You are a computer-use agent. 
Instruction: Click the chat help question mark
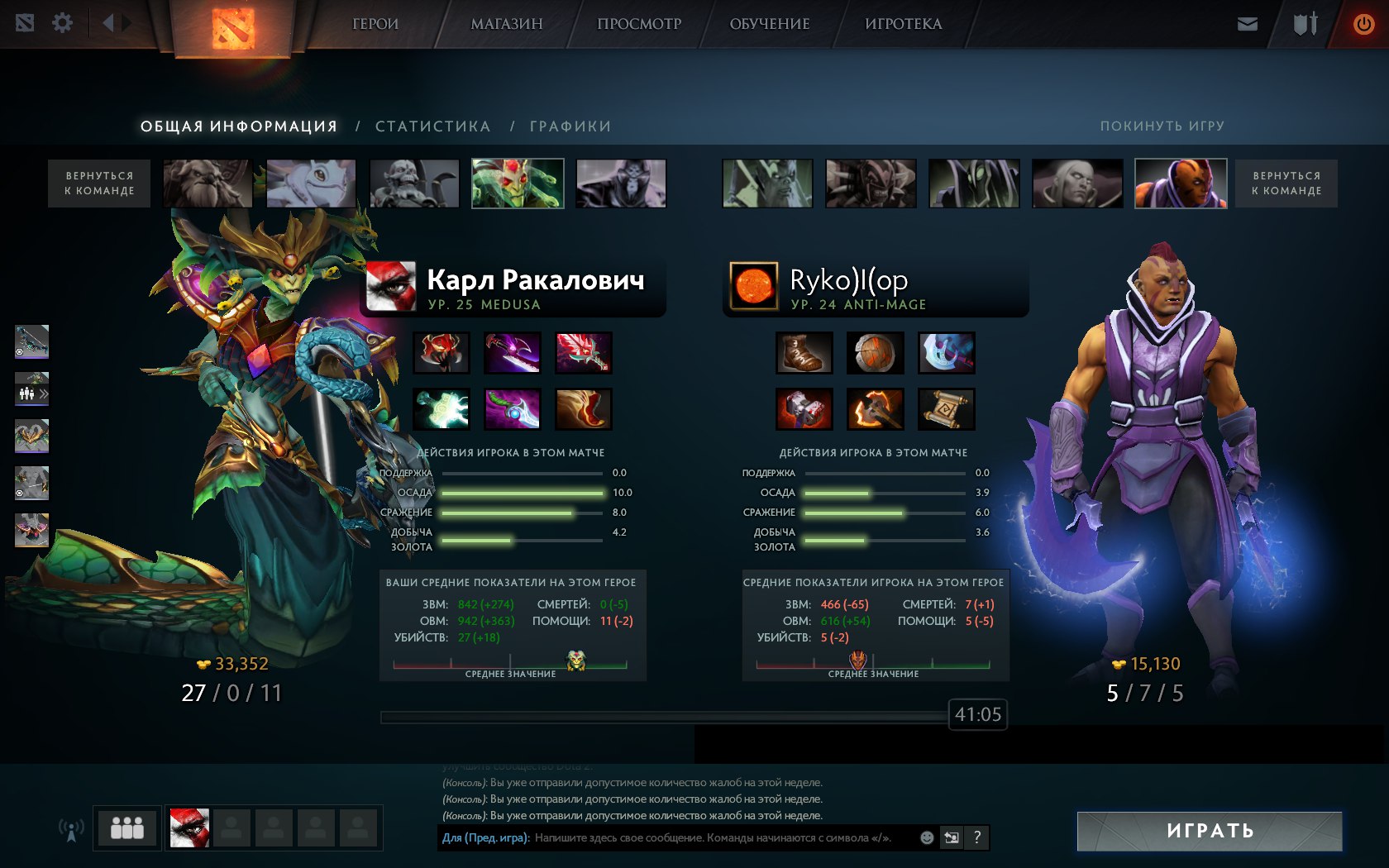pos(976,837)
